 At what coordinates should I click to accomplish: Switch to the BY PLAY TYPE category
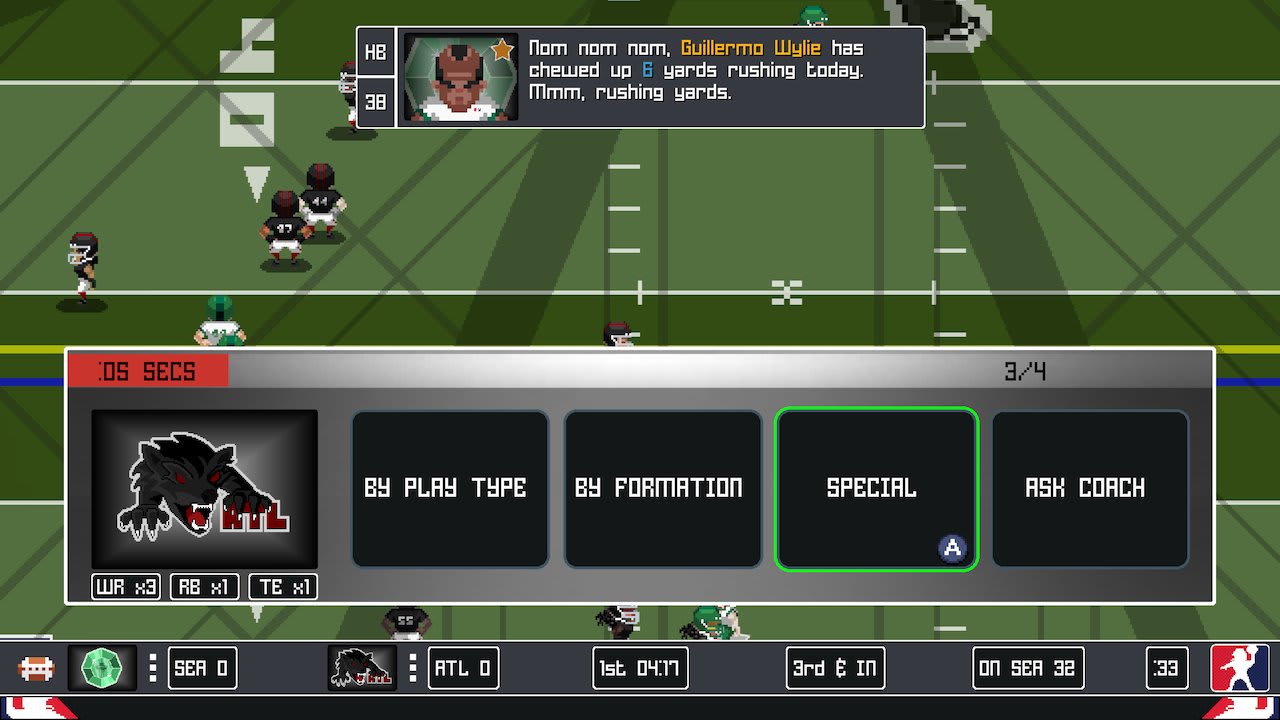pos(449,488)
